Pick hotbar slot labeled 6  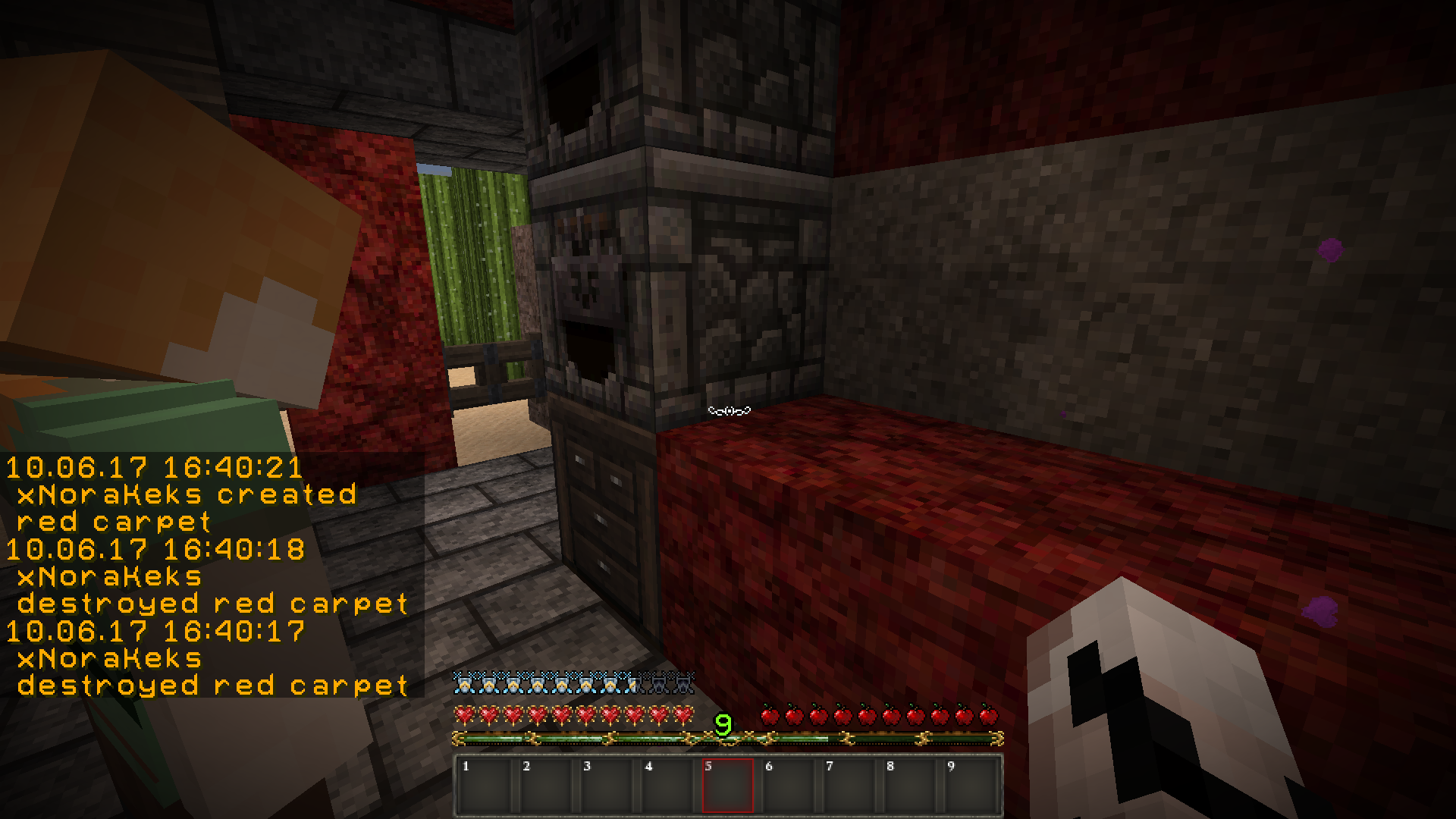(x=789, y=786)
